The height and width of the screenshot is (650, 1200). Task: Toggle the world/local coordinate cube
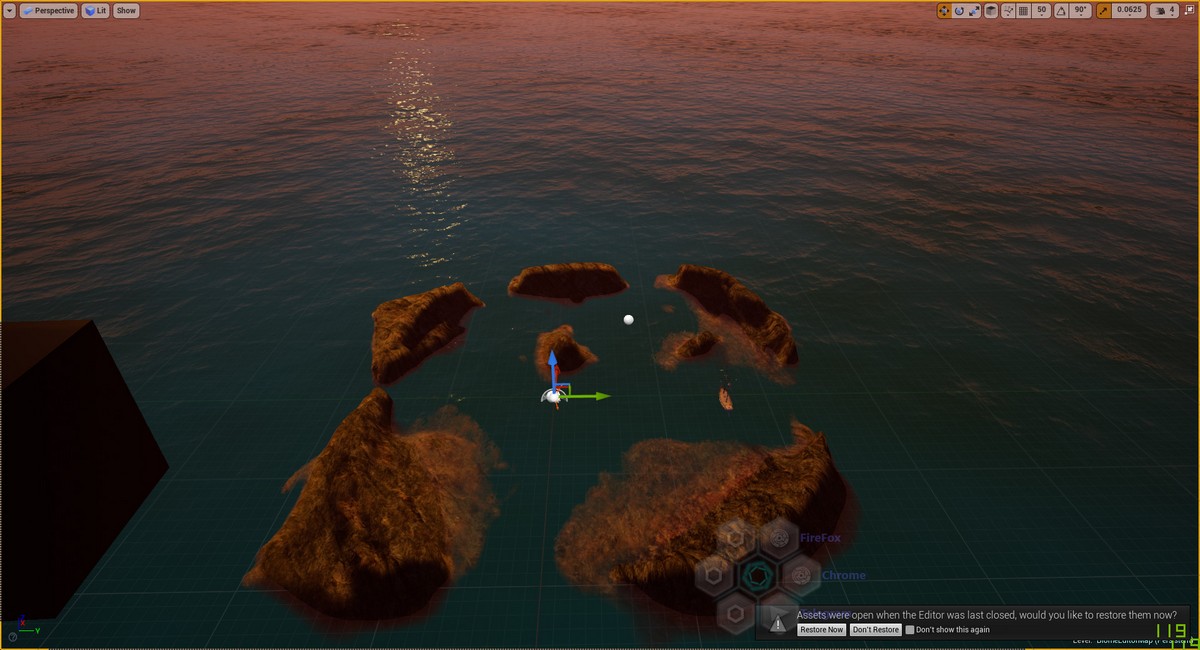click(x=990, y=10)
